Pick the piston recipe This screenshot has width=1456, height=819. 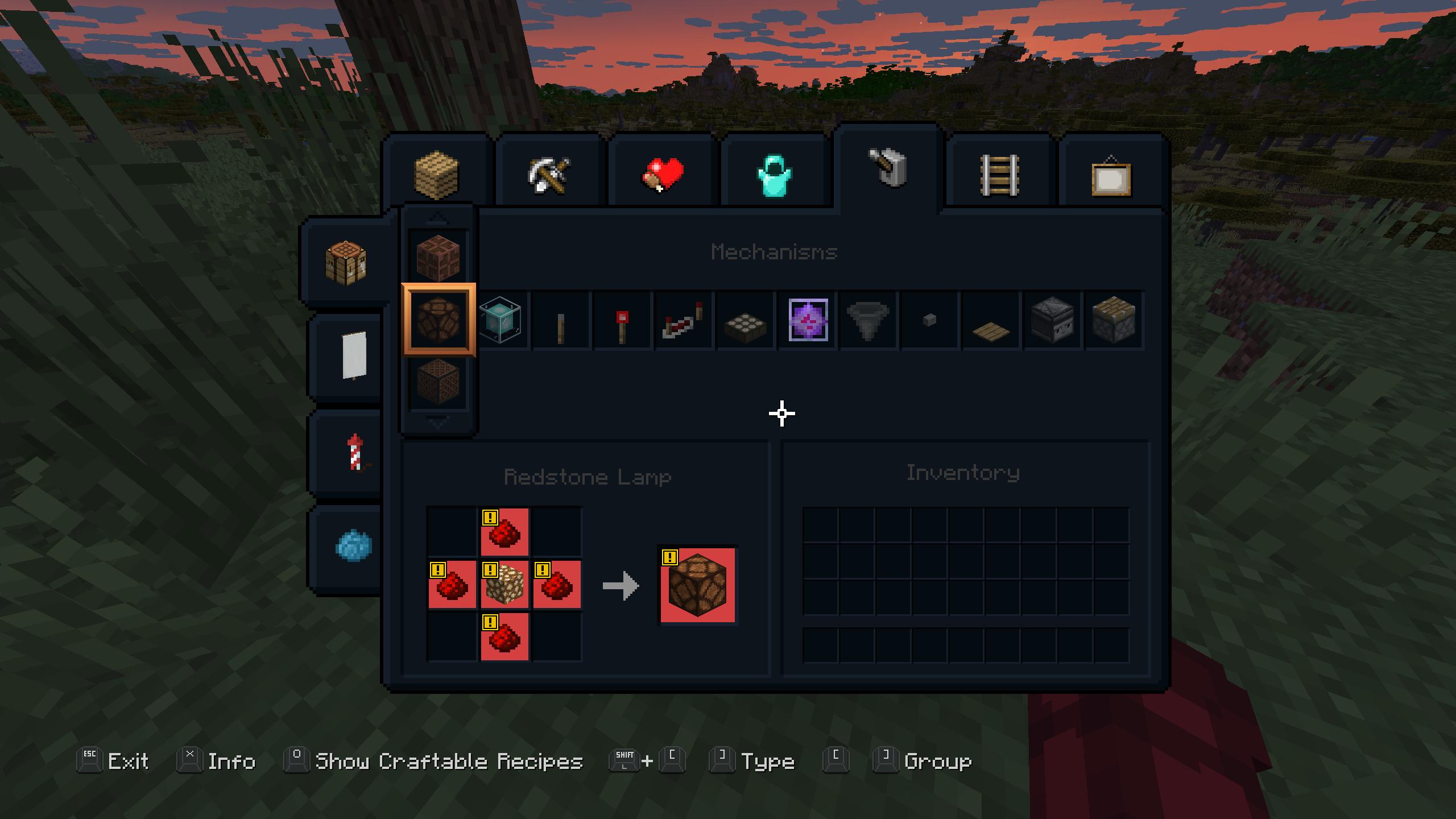click(x=1113, y=320)
